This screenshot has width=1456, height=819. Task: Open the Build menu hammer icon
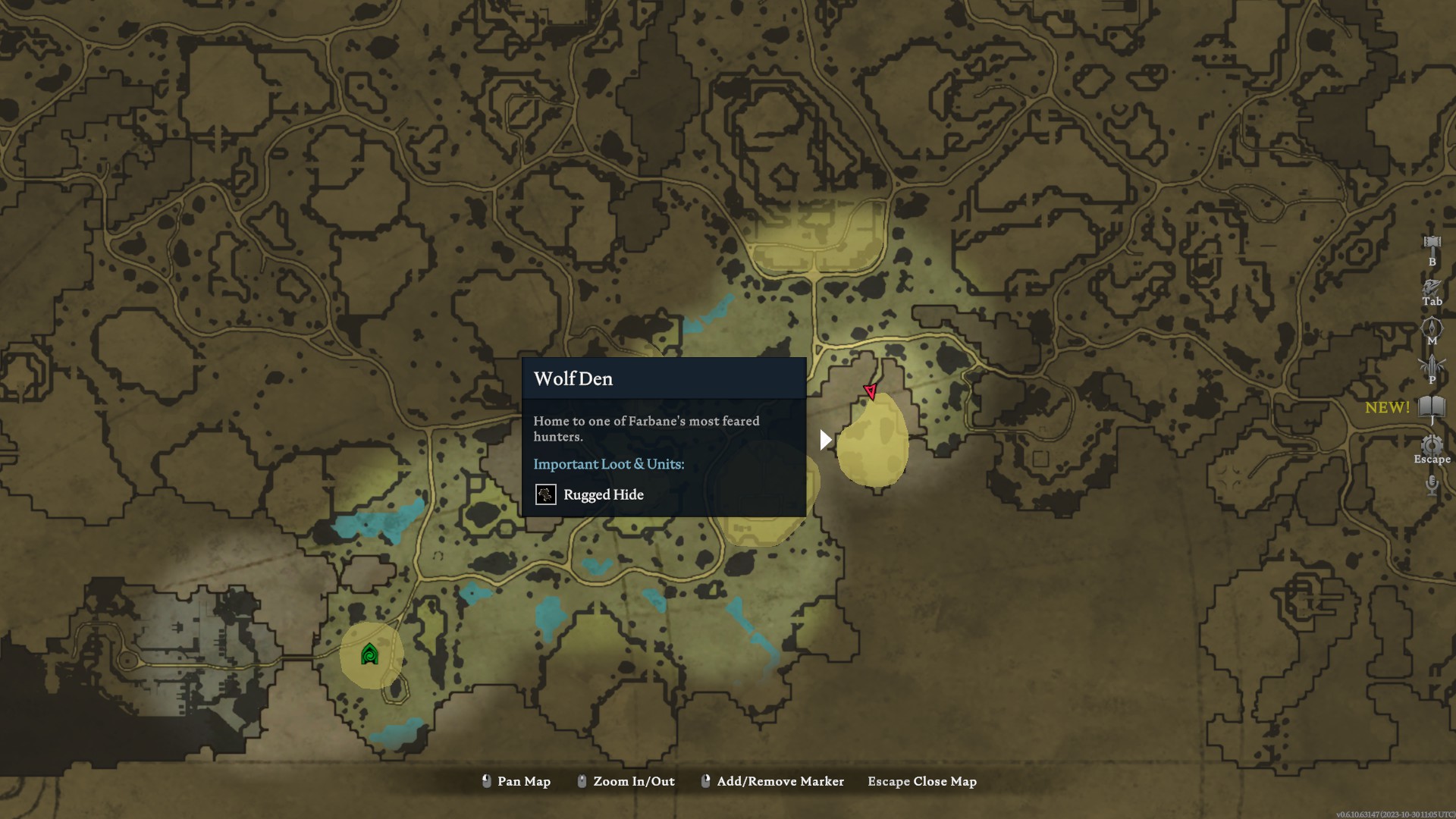[x=1432, y=243]
